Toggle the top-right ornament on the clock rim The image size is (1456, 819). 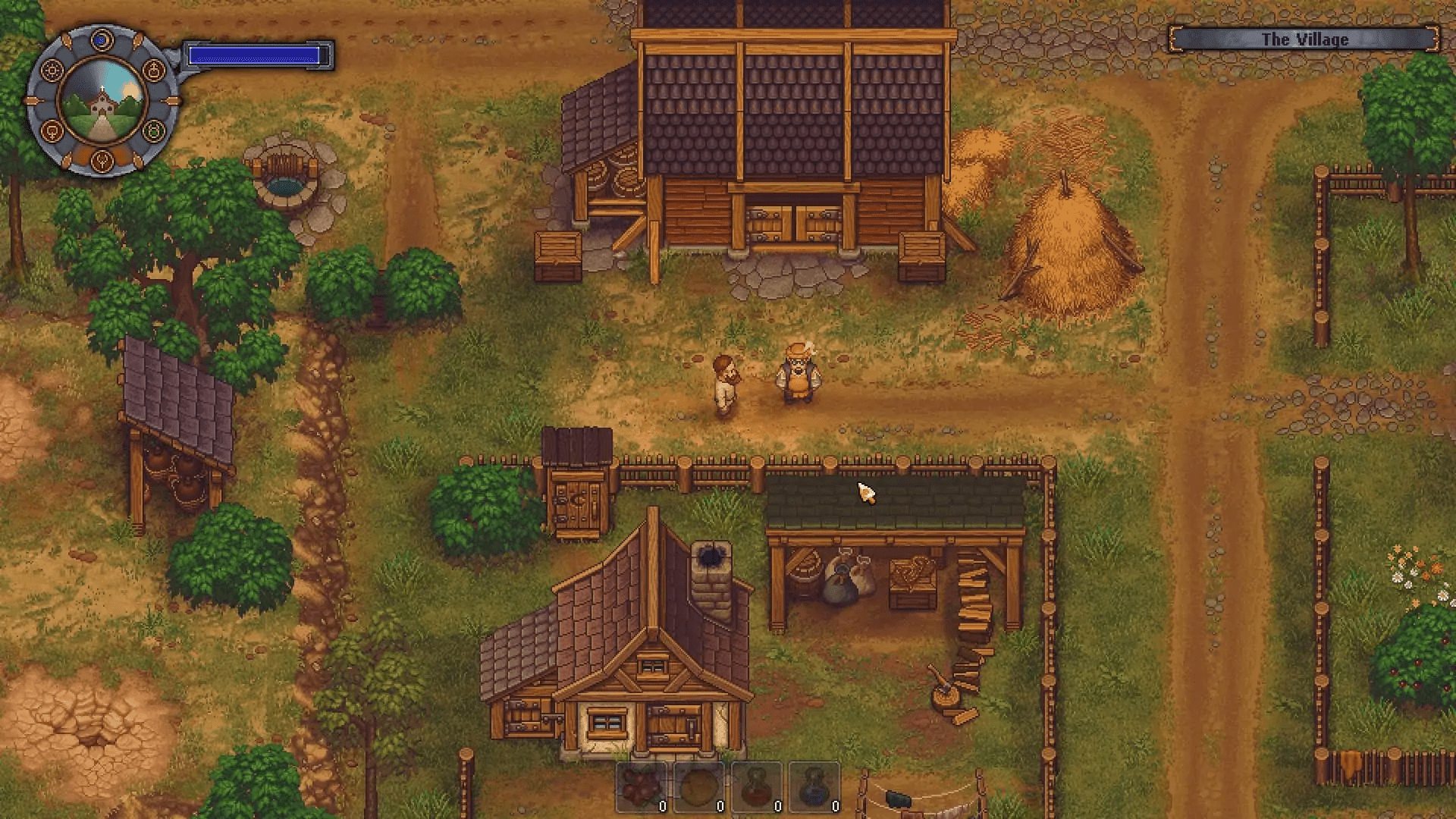137,40
